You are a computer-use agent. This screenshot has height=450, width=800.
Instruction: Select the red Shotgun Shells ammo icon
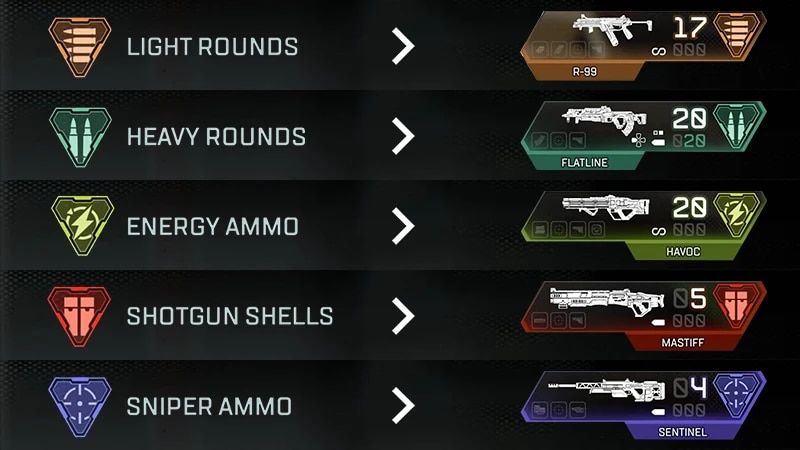point(80,315)
